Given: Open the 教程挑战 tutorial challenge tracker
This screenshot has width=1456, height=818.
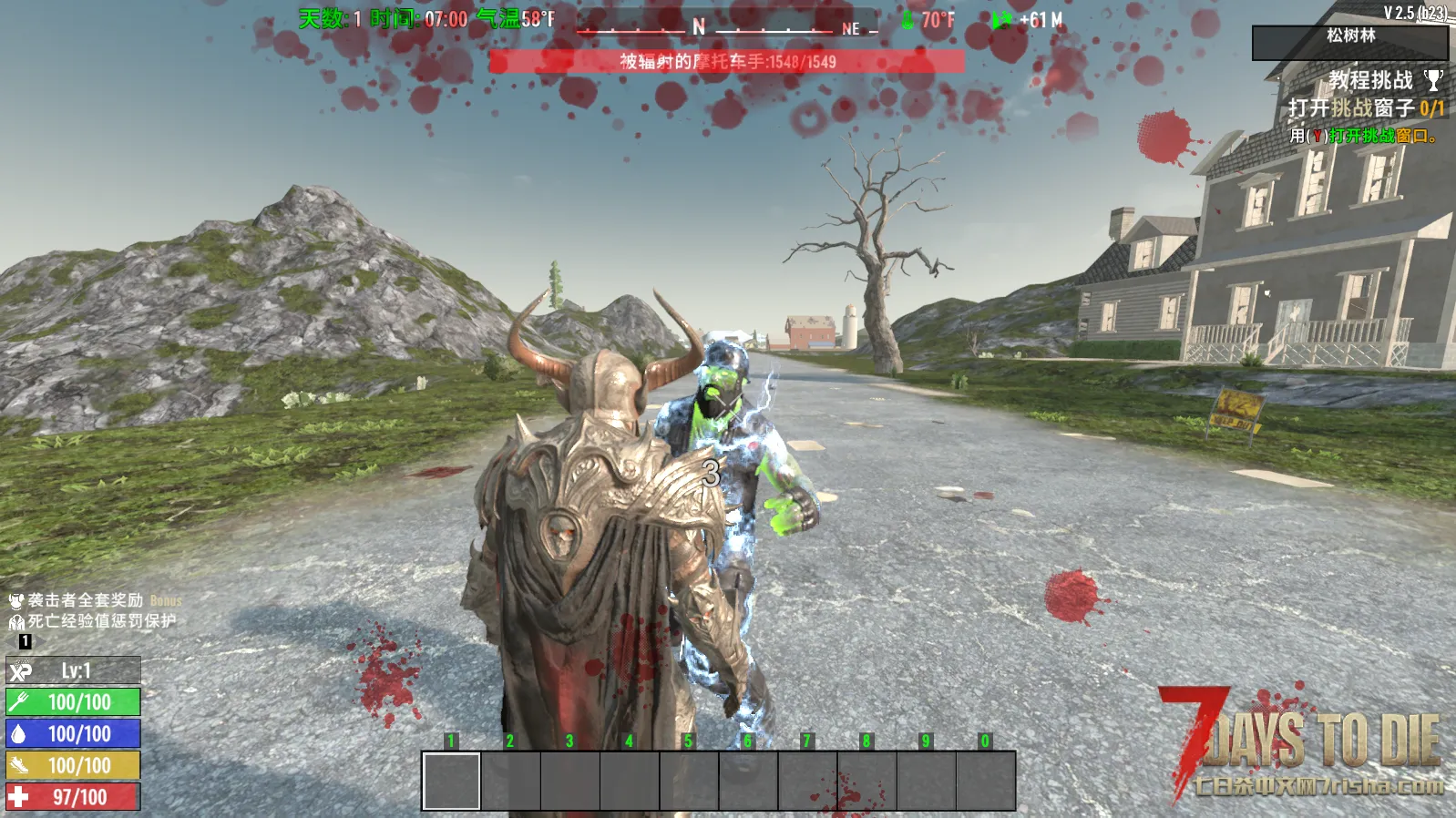Looking at the screenshot, I should (1369, 81).
